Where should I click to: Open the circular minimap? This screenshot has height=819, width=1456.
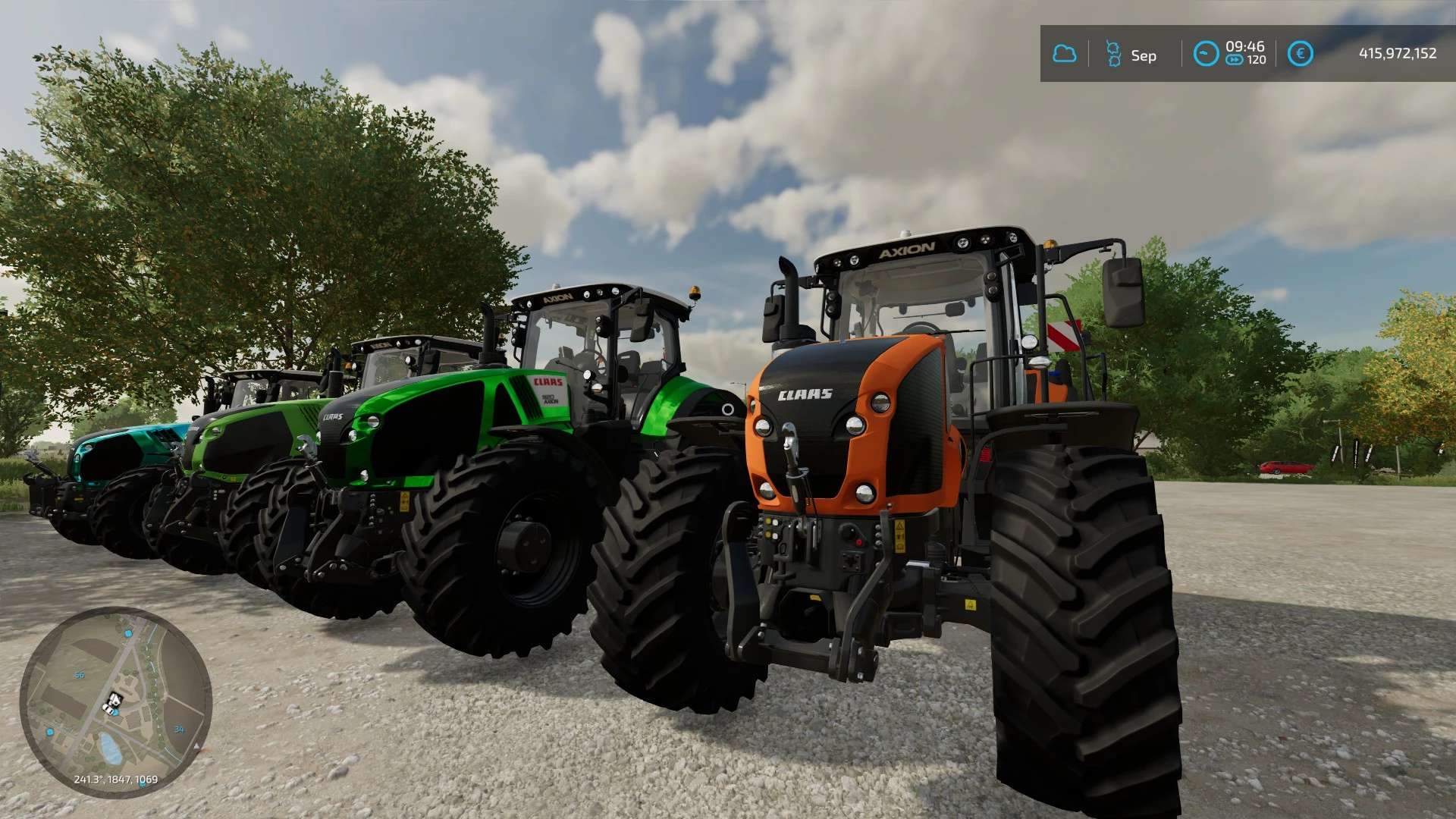coord(115,701)
